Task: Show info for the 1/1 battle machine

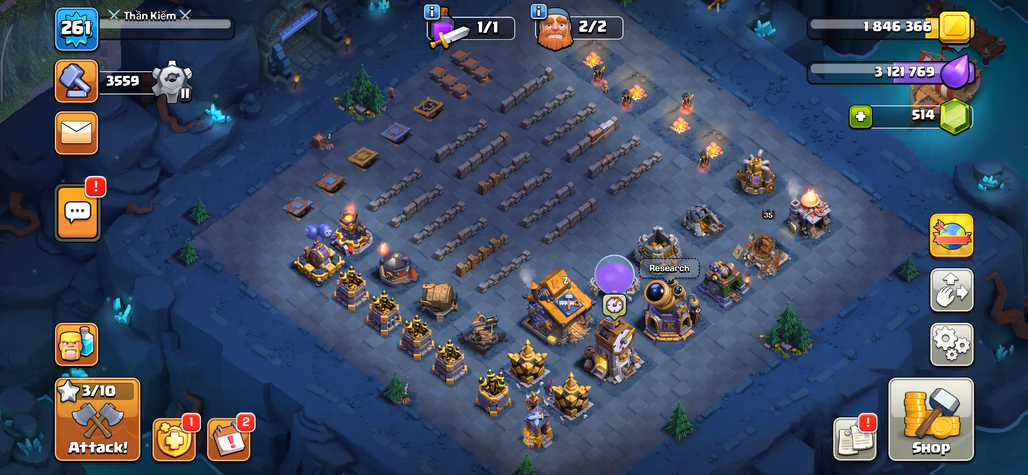Action: point(433,12)
